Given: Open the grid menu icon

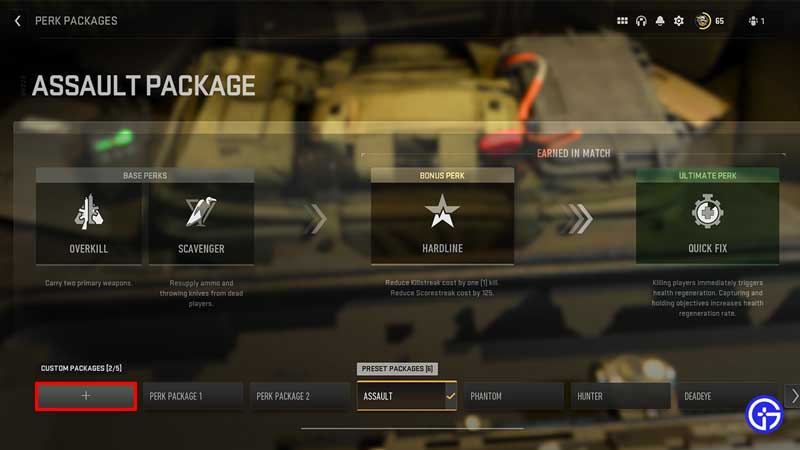Looking at the screenshot, I should (622, 21).
